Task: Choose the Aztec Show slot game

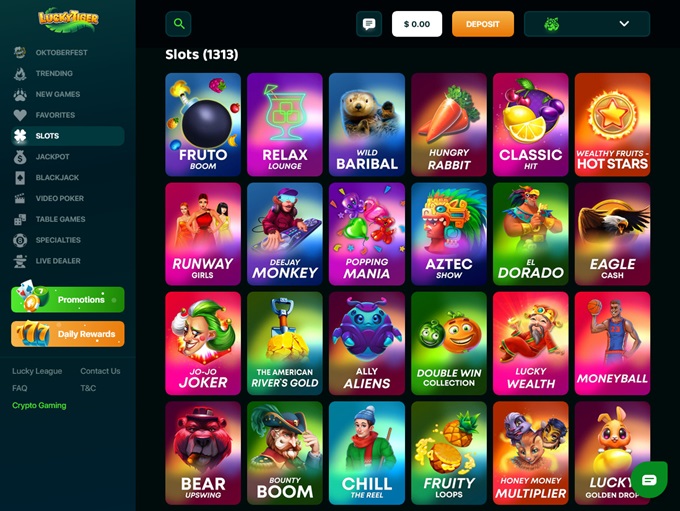Action: [449, 233]
